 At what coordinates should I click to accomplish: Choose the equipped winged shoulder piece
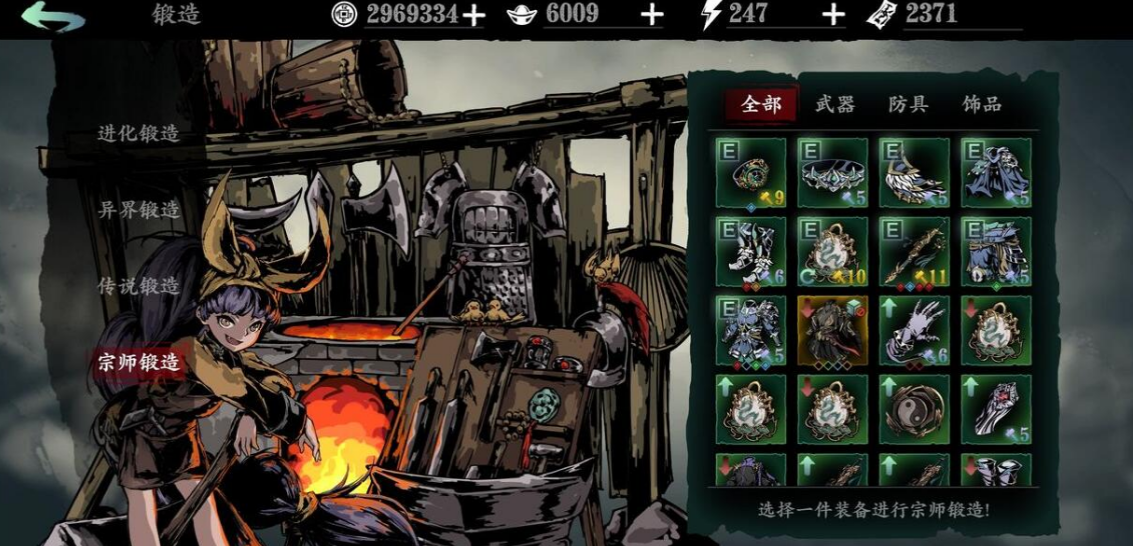click(x=914, y=173)
